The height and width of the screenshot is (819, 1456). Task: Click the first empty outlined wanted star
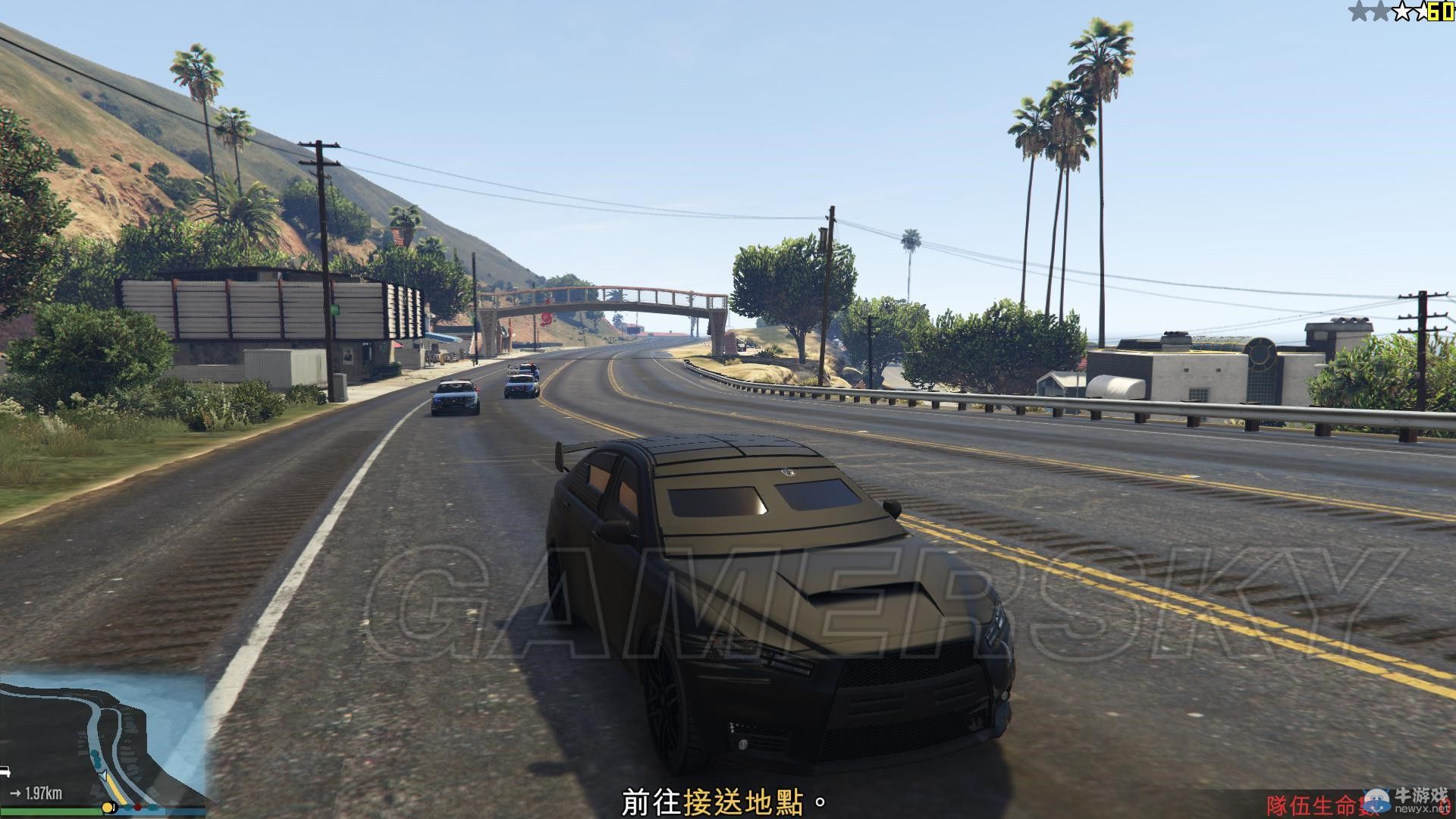[1403, 11]
